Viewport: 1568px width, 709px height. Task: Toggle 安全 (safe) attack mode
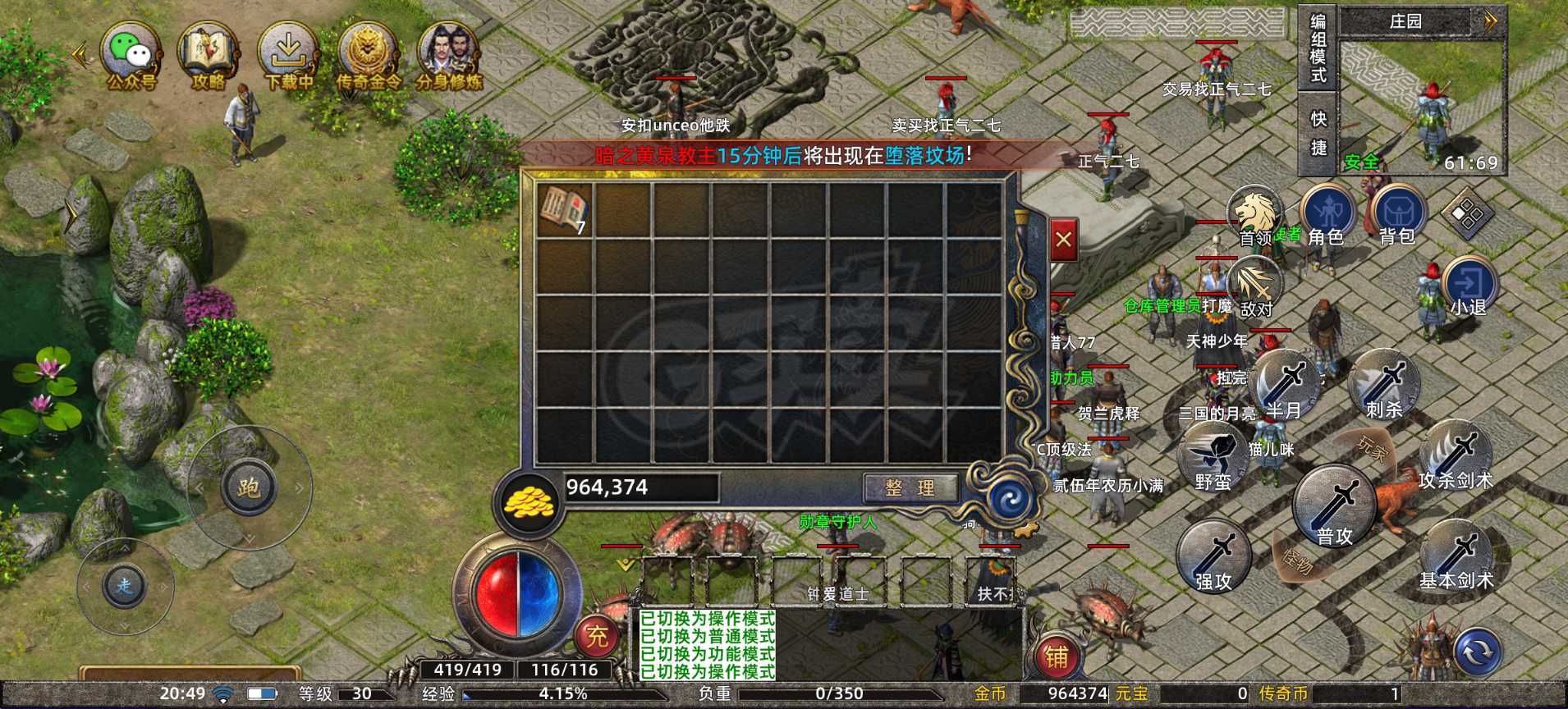[1360, 159]
